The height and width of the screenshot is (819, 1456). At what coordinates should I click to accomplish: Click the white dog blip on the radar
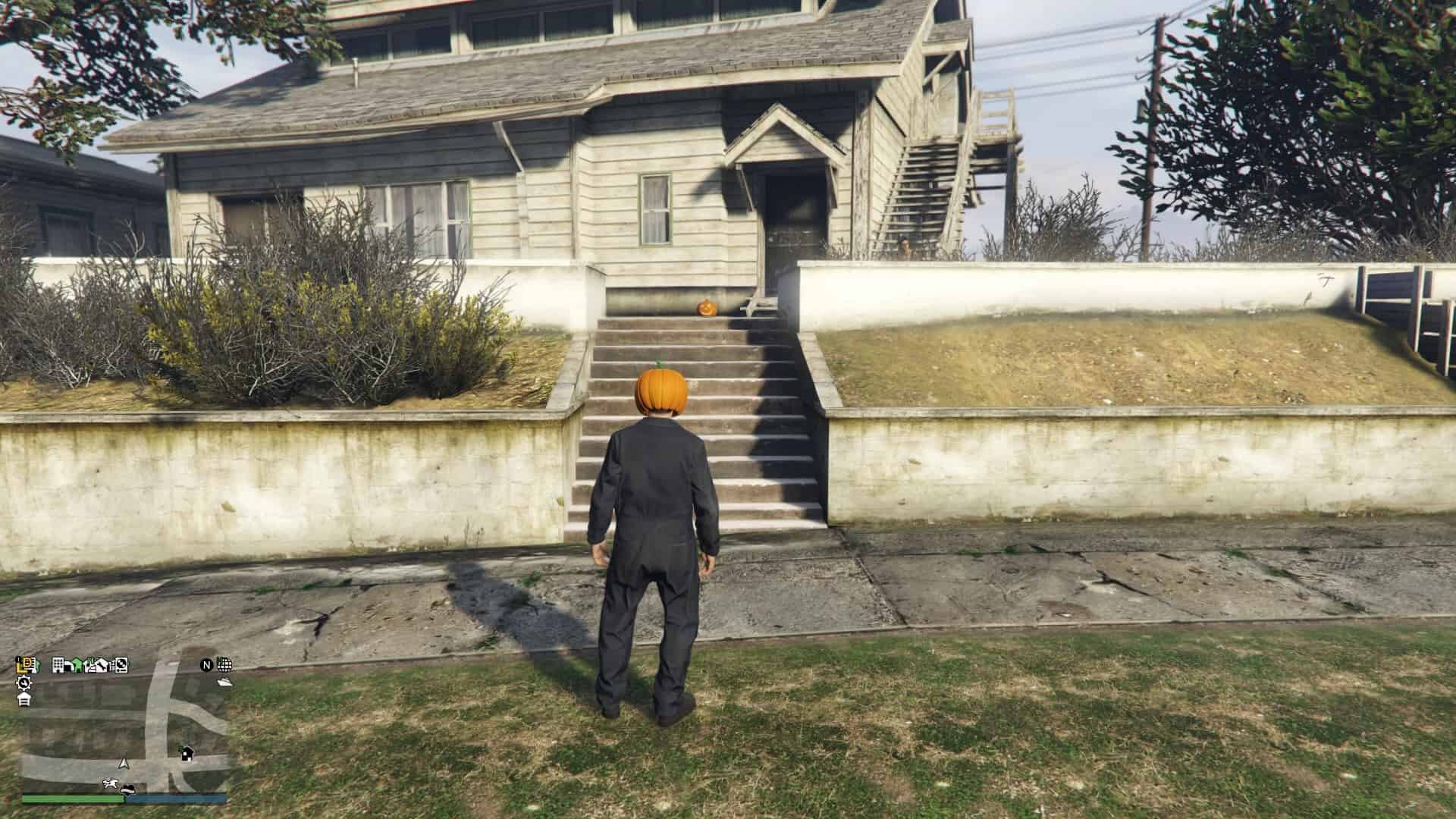[x=111, y=783]
